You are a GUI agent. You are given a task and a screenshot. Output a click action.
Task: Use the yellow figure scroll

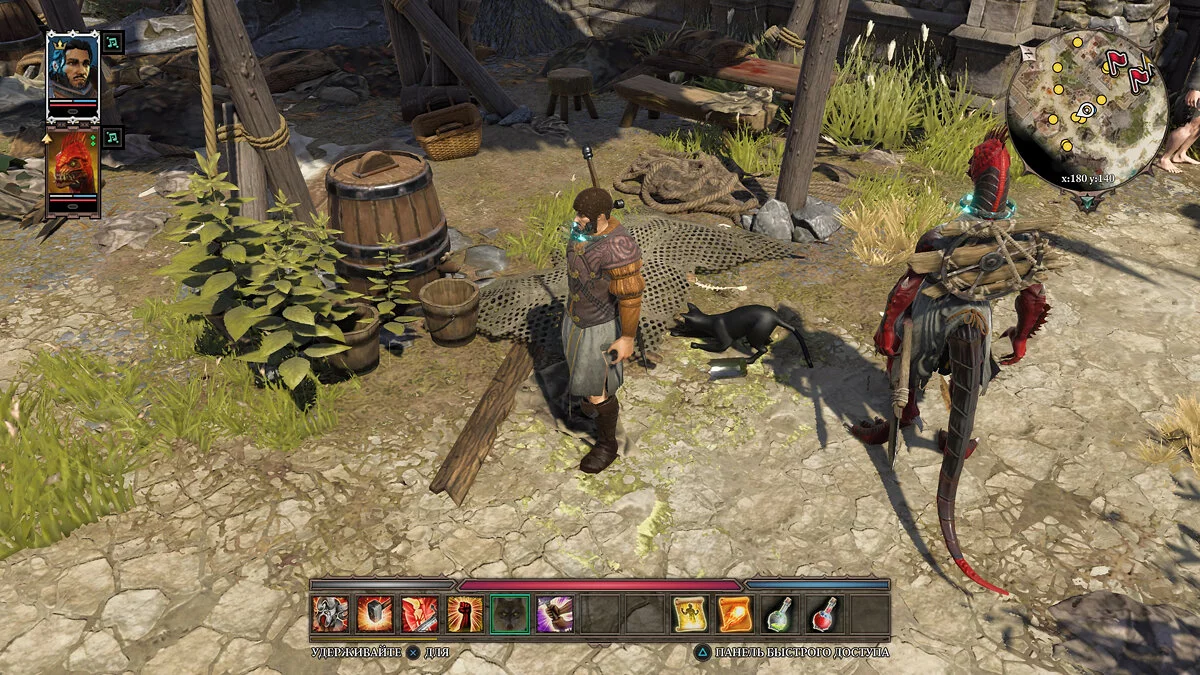690,614
